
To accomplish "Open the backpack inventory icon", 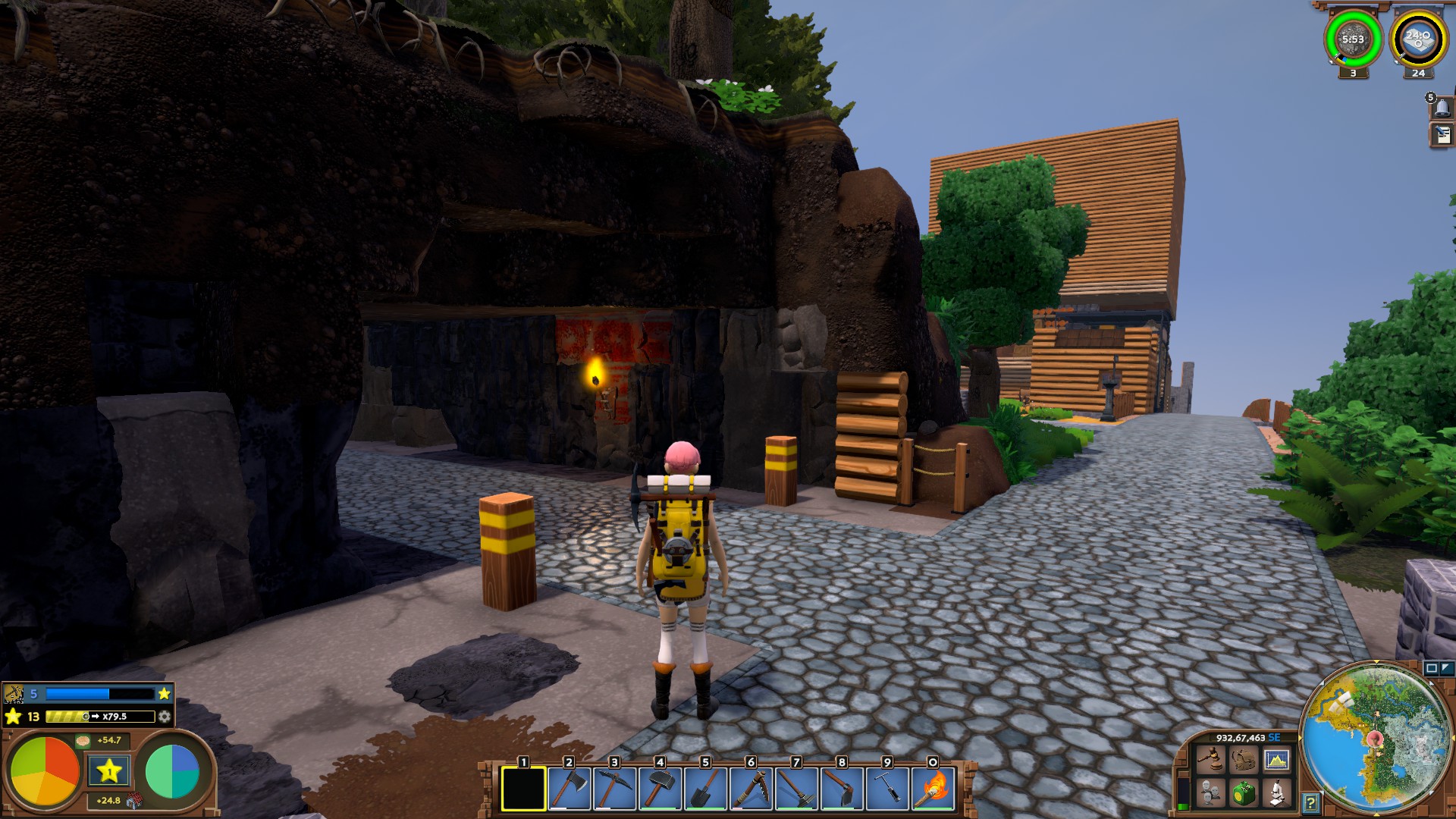I will [1244, 759].
